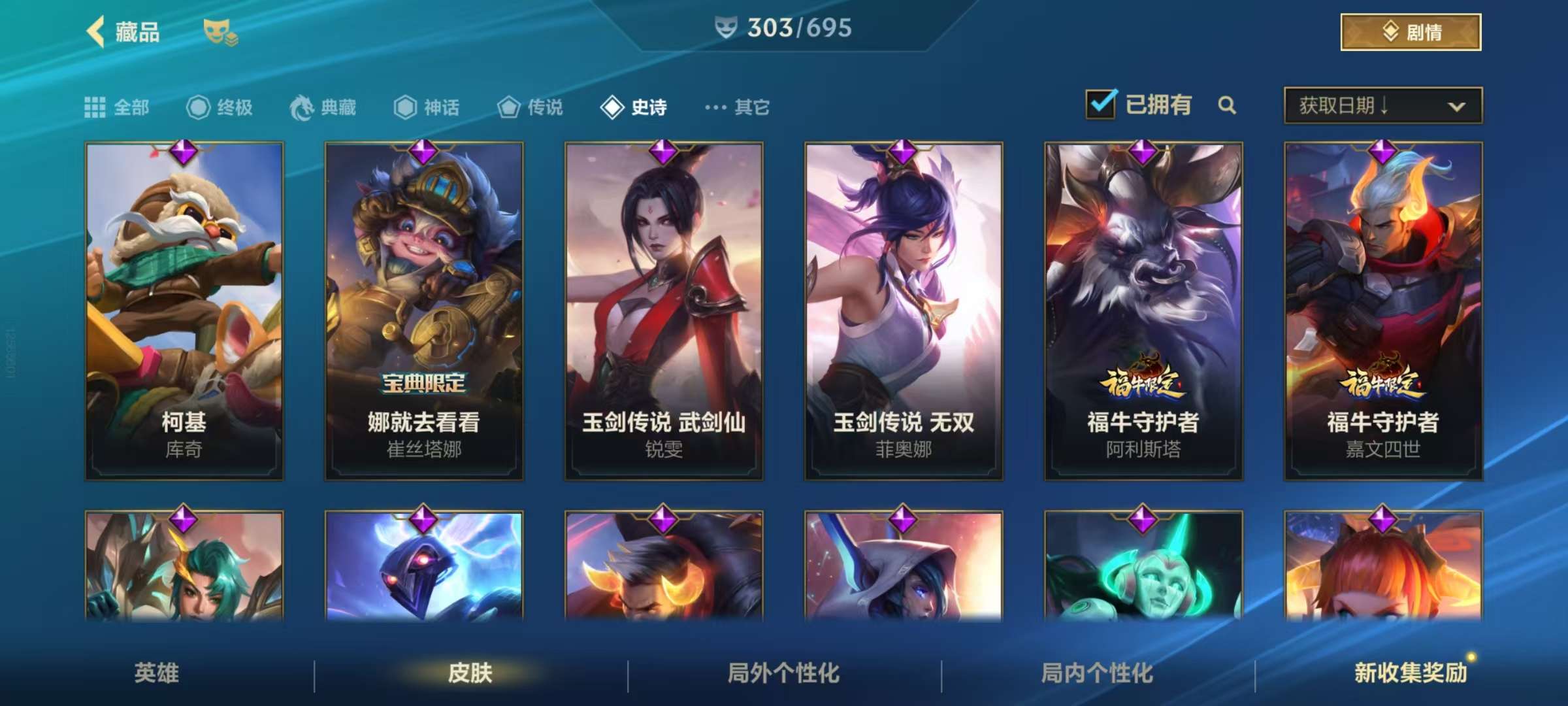
Task: Choose the 玉剑传说 无双 菲奥娜 skin
Action: coord(904,311)
